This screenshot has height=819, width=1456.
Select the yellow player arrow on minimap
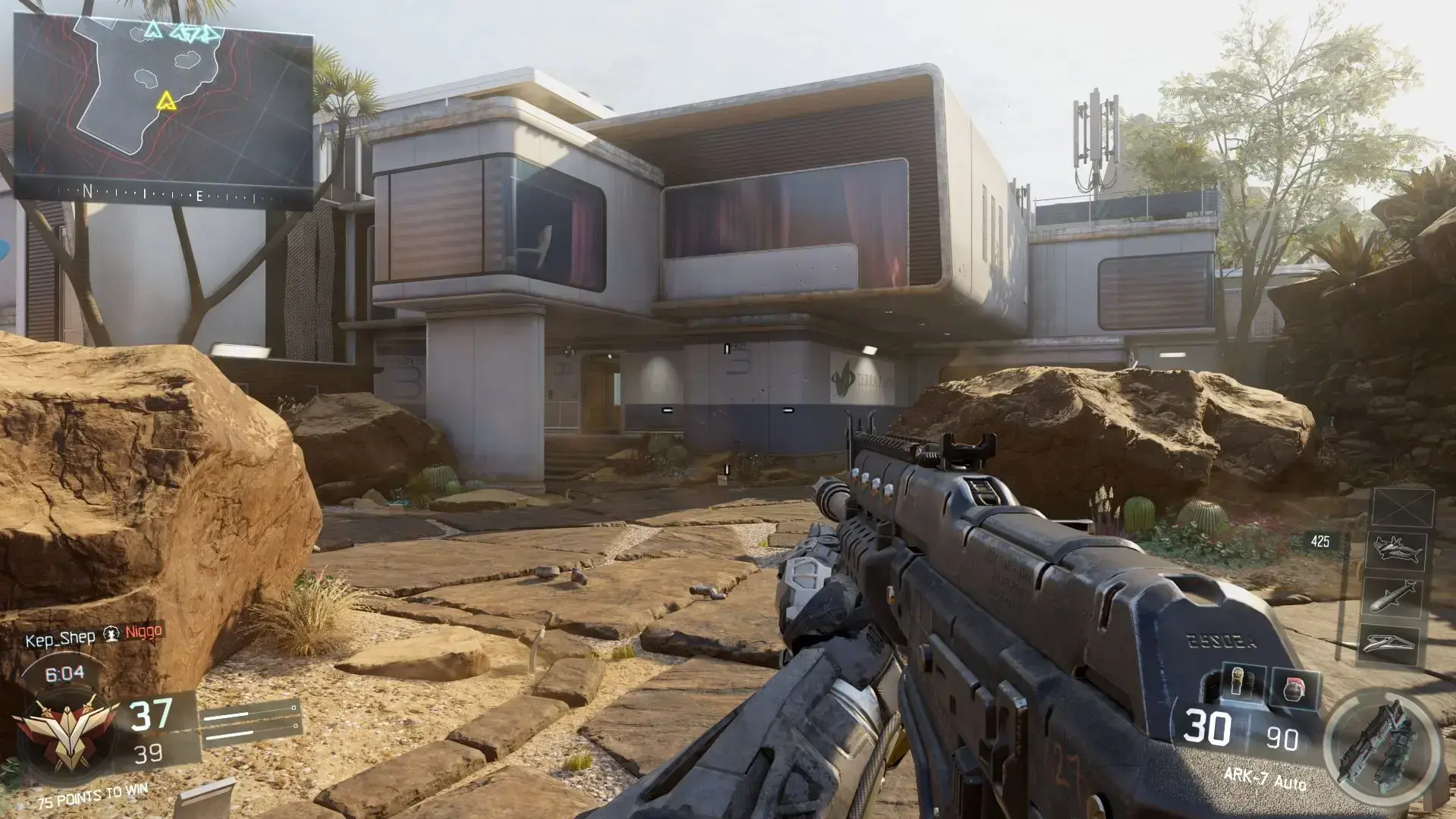165,101
